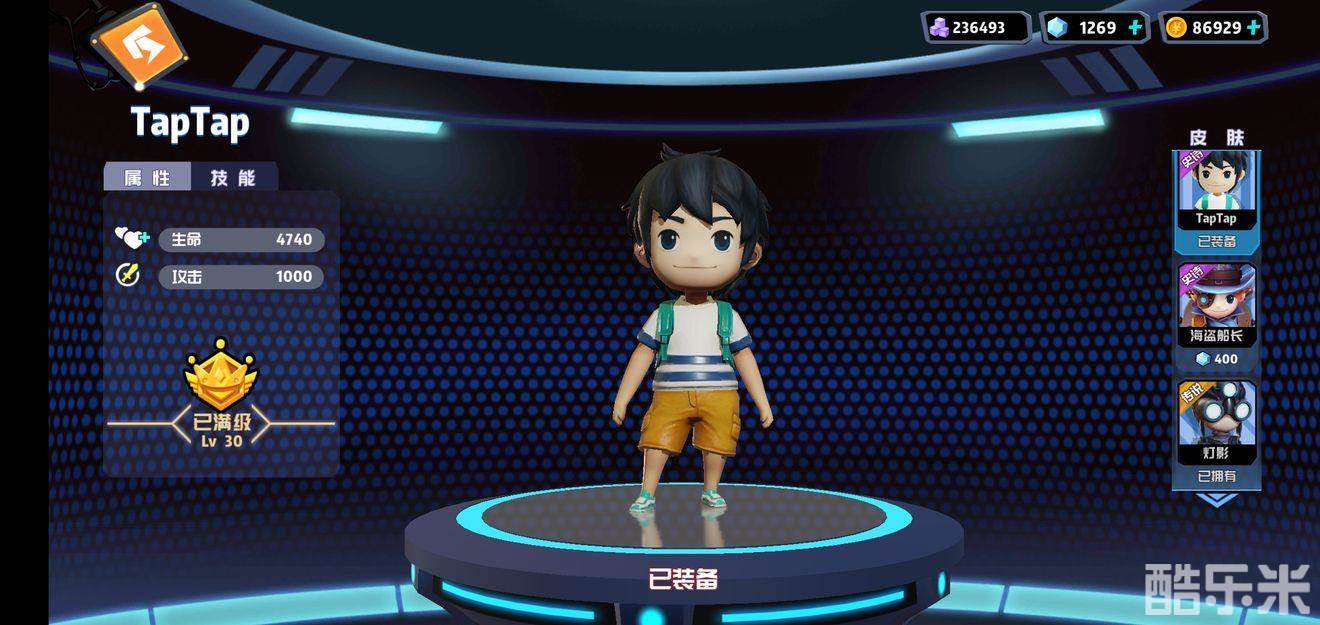Select the 灯影 goggles skin
The width and height of the screenshot is (1320, 625).
pos(1216,424)
